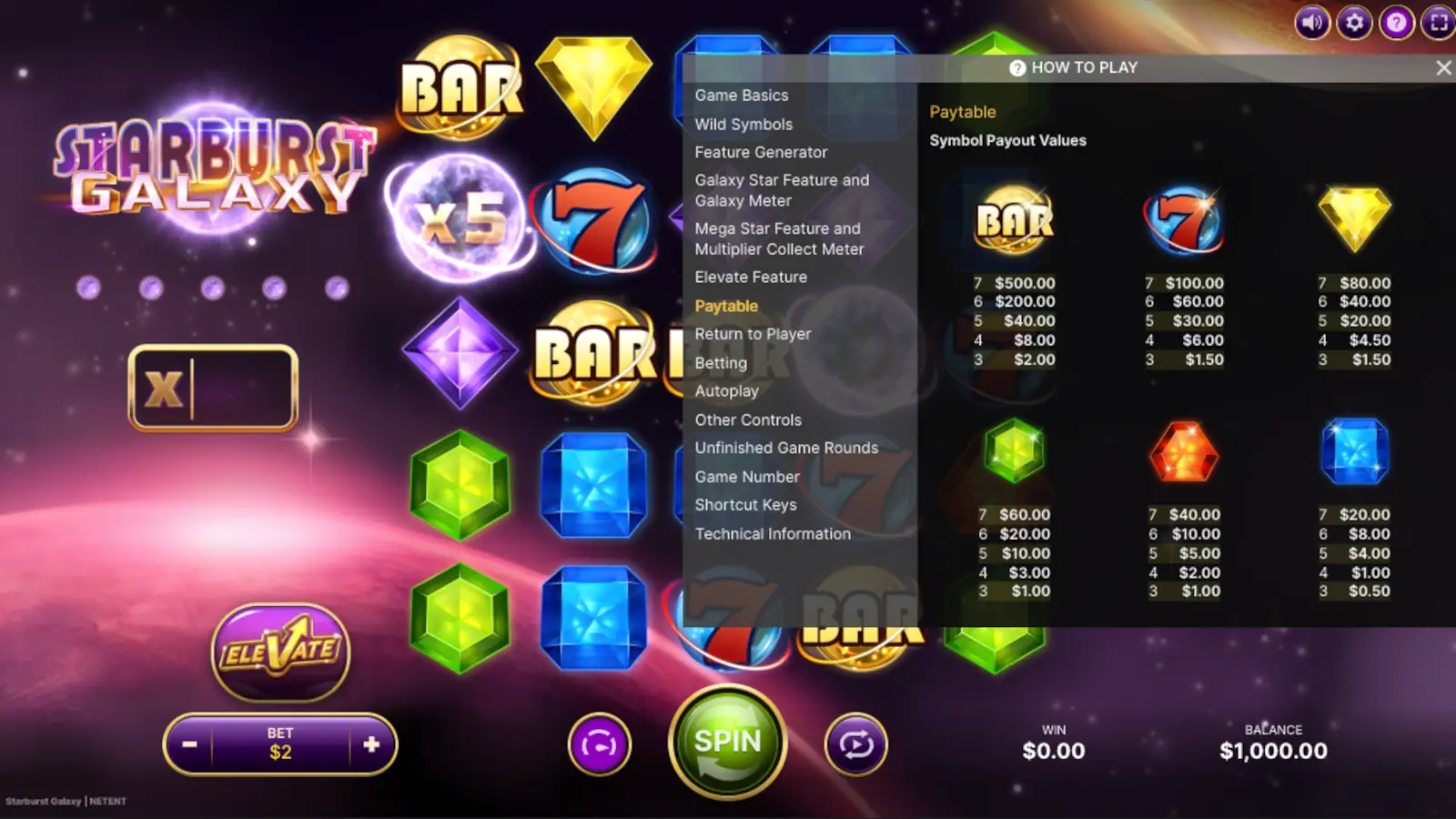Open the Wild Symbols help topic
The width and height of the screenshot is (1456, 819).
click(743, 124)
